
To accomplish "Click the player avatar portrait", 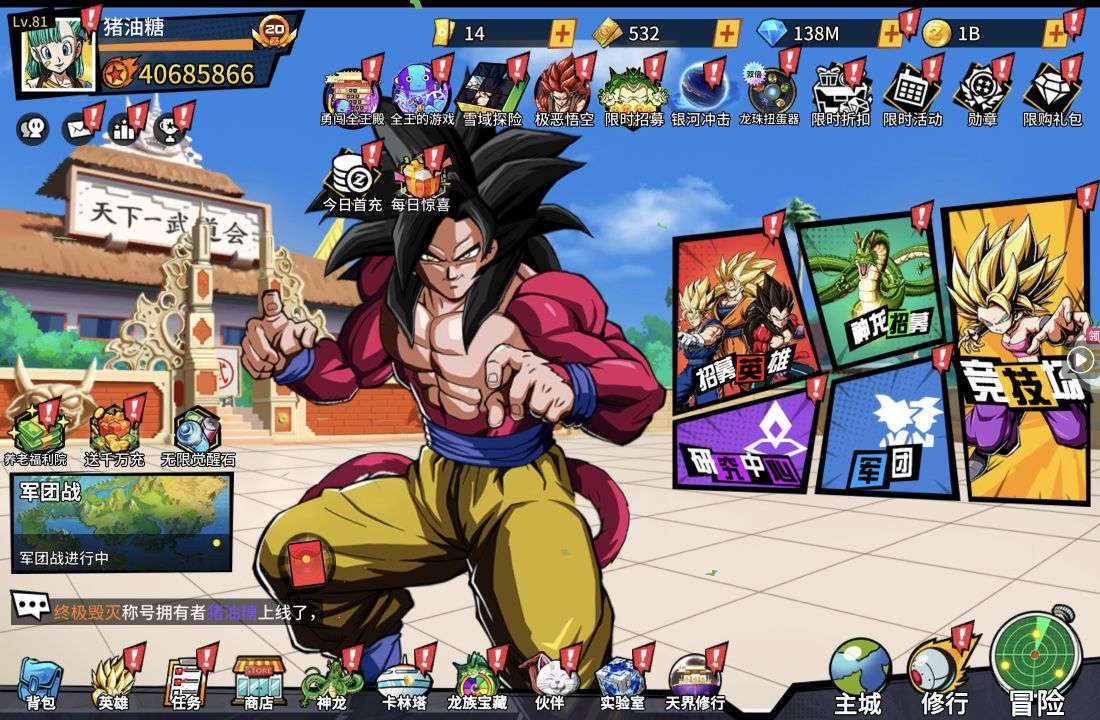I will 55,53.
